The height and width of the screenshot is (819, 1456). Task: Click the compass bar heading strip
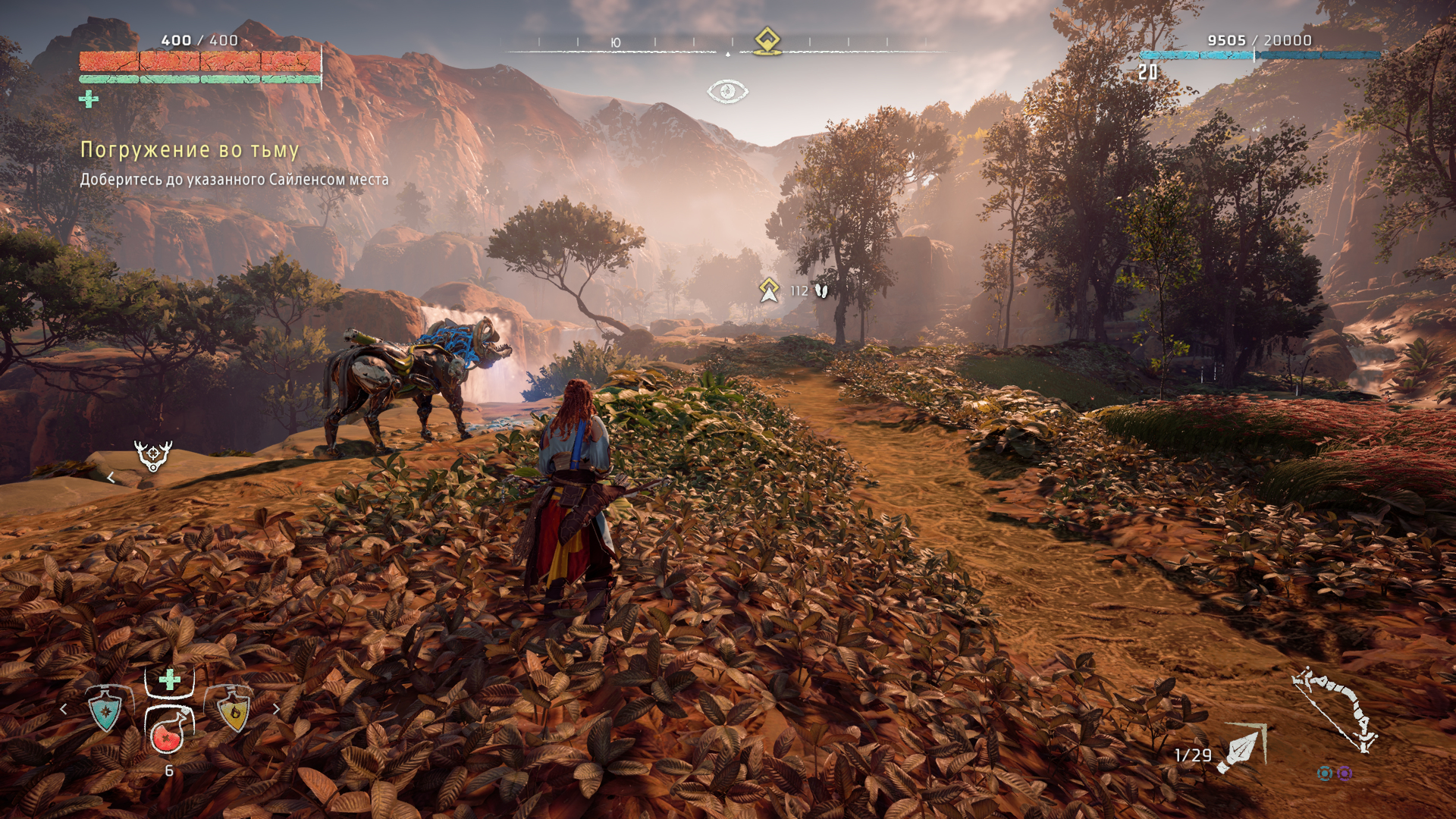(652, 44)
